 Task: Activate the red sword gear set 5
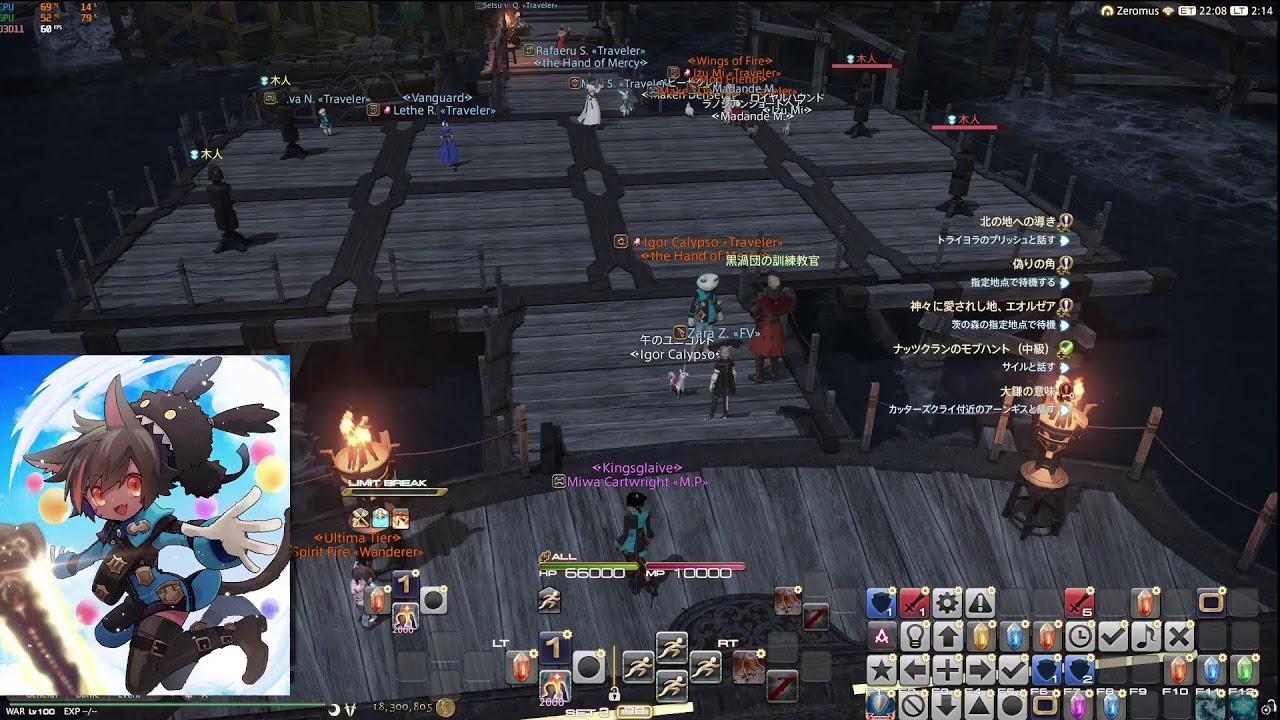click(x=1079, y=602)
